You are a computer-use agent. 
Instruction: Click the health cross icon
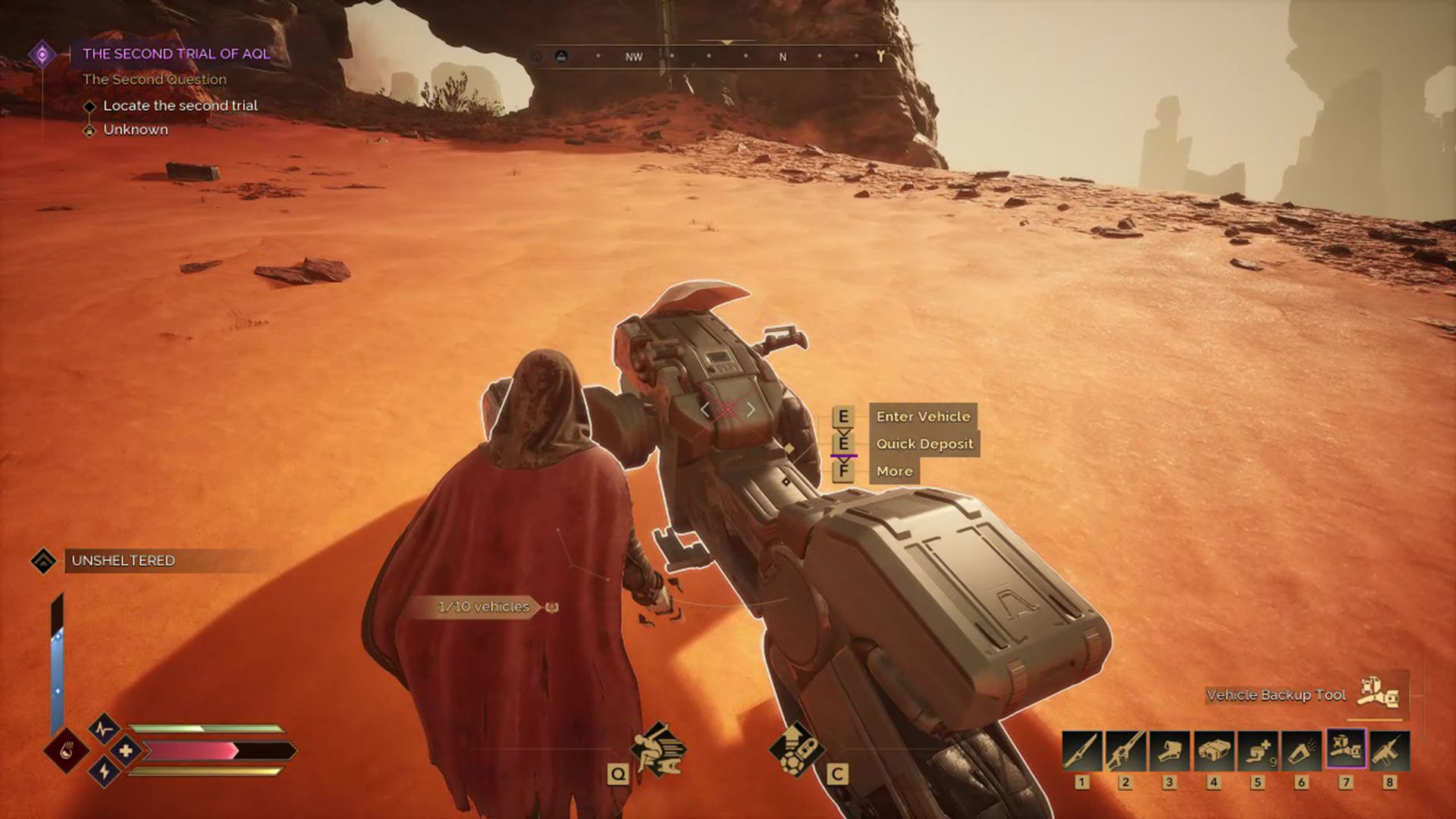pos(127,749)
